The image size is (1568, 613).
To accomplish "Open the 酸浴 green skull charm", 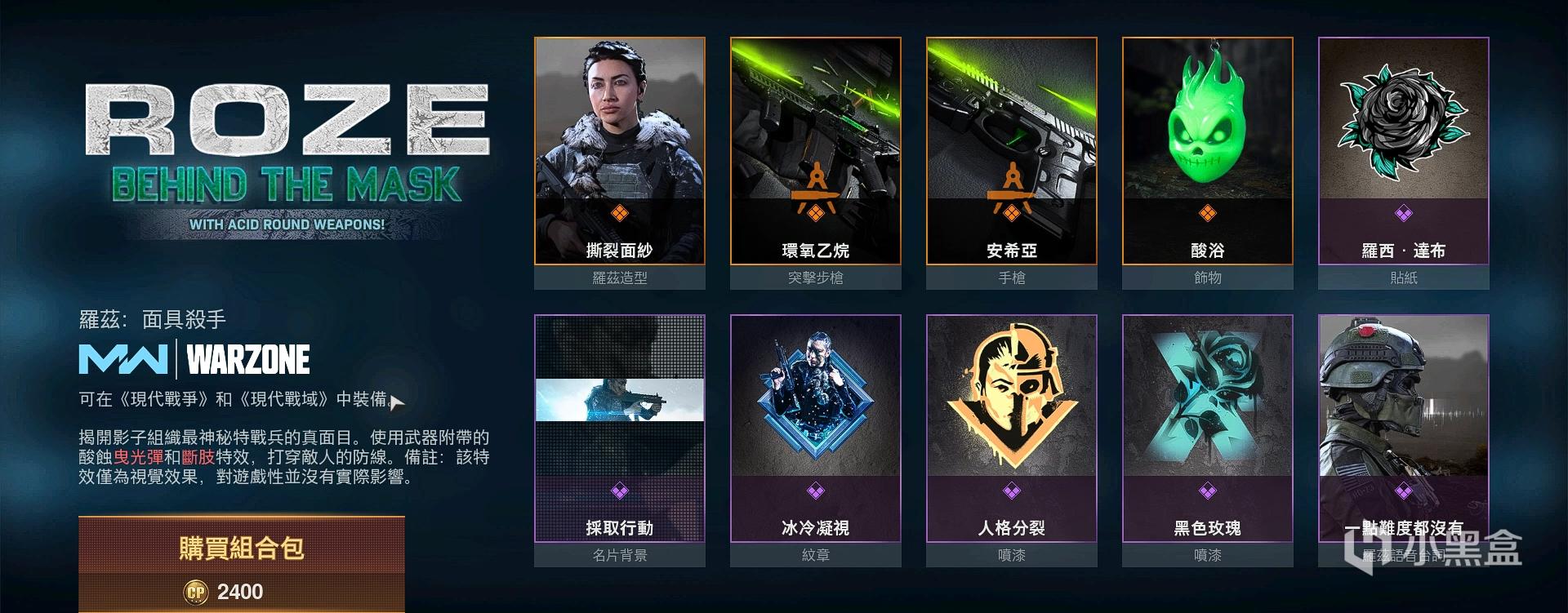I will 1208,151.
